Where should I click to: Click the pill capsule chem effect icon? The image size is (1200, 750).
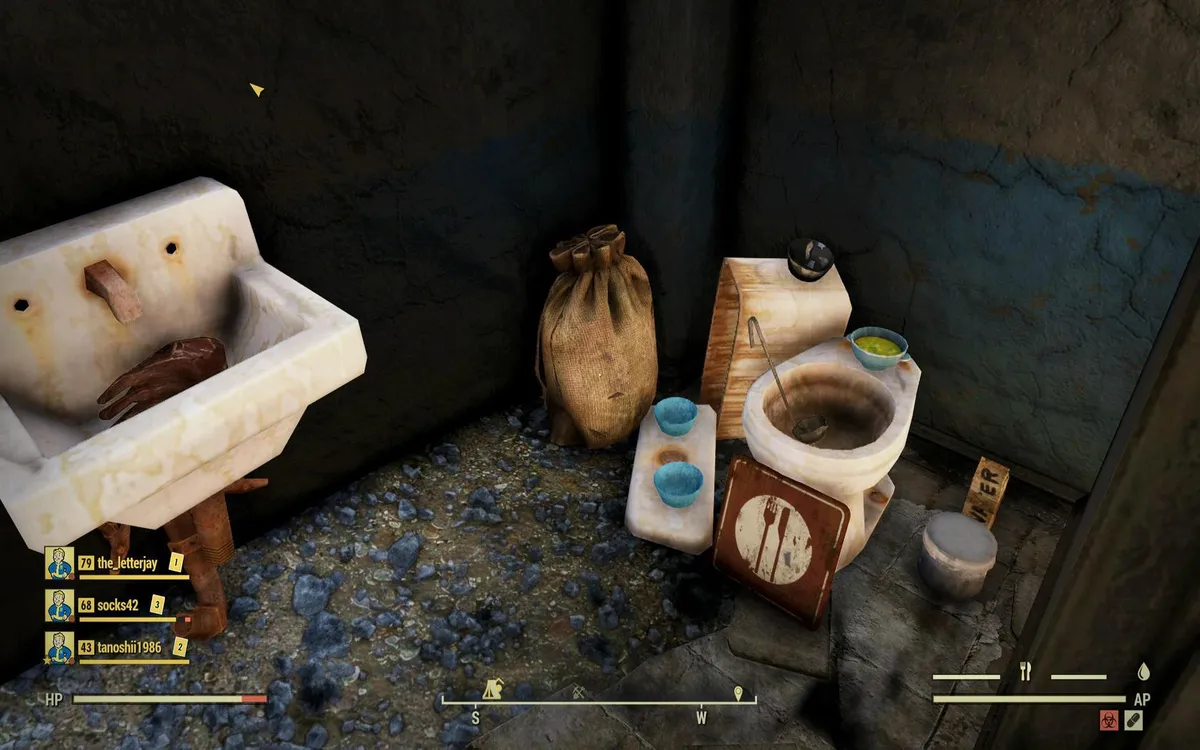pyautogui.click(x=1133, y=719)
